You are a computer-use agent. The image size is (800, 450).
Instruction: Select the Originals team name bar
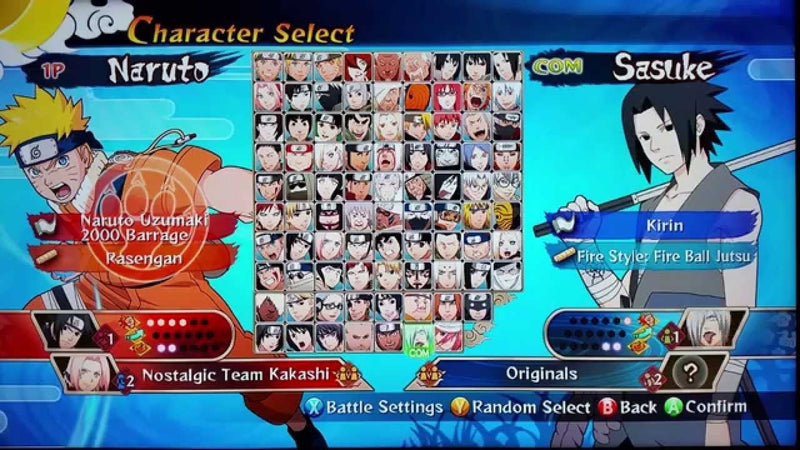(540, 374)
